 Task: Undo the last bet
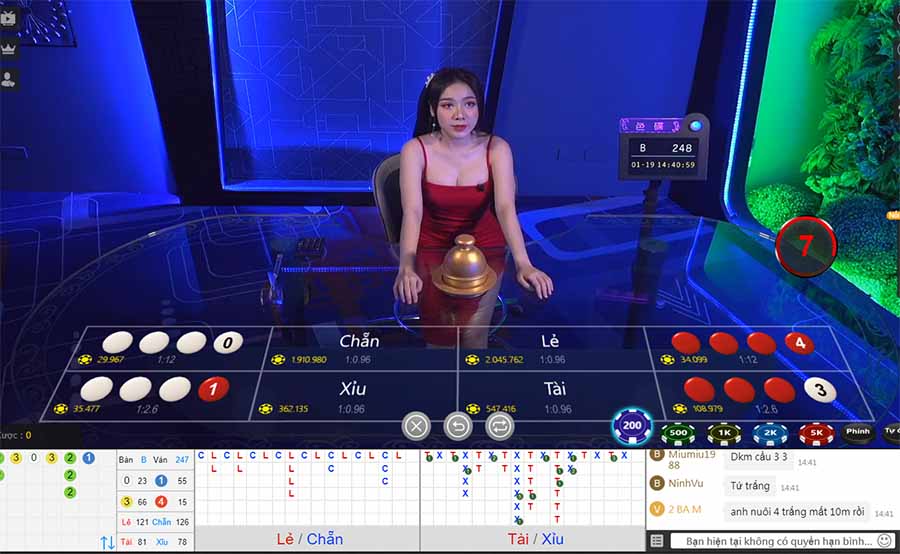pyautogui.click(x=457, y=426)
